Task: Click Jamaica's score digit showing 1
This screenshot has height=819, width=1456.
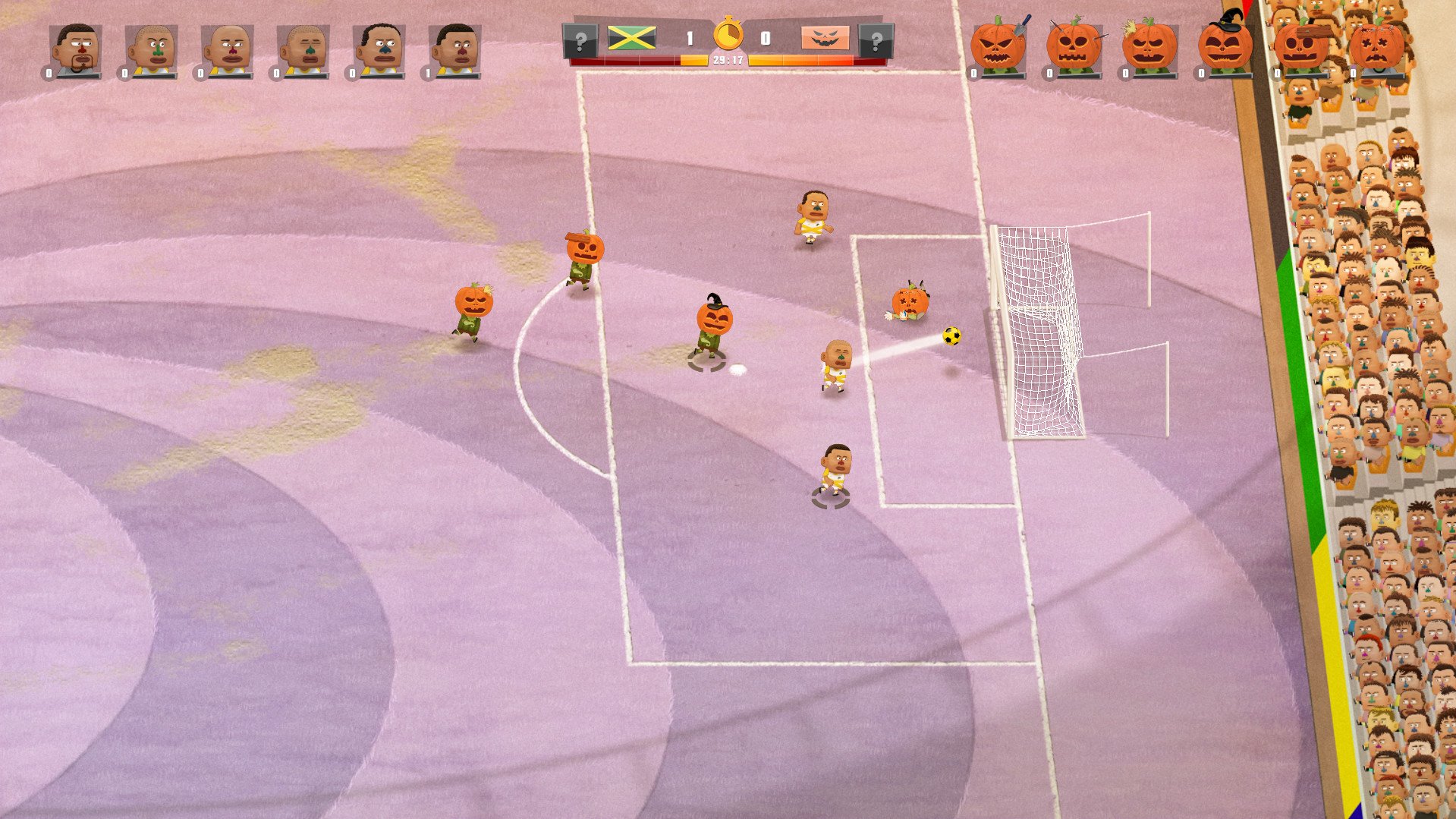Action: (690, 35)
